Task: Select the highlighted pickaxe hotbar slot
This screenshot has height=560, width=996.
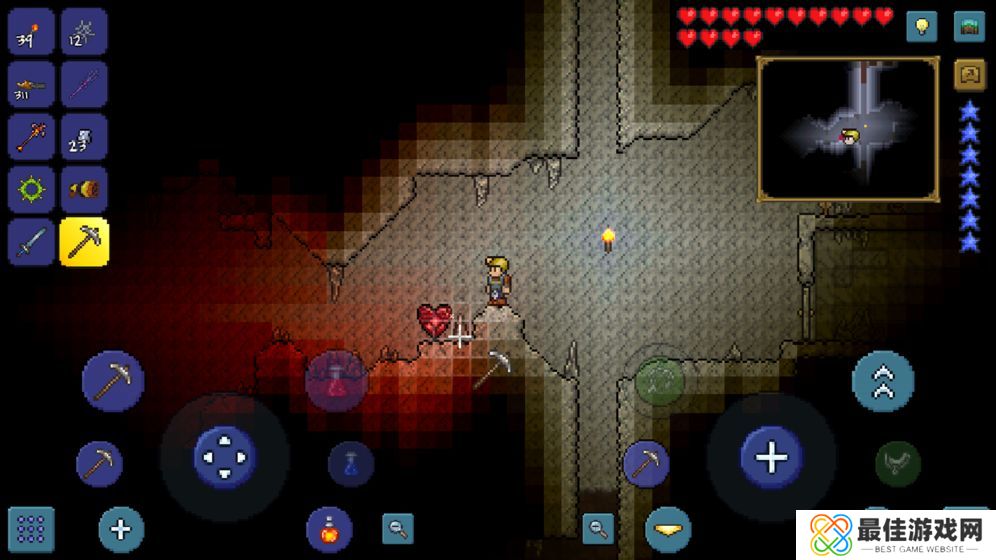Action: pos(84,241)
